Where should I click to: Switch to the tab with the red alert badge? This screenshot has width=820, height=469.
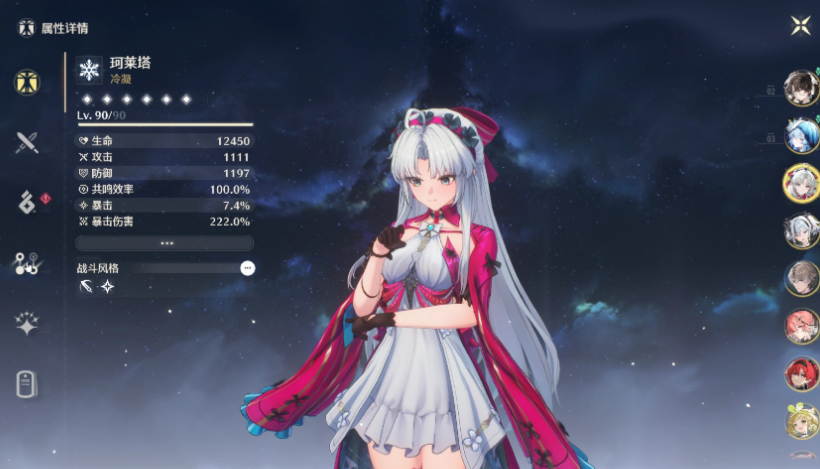coord(28,202)
